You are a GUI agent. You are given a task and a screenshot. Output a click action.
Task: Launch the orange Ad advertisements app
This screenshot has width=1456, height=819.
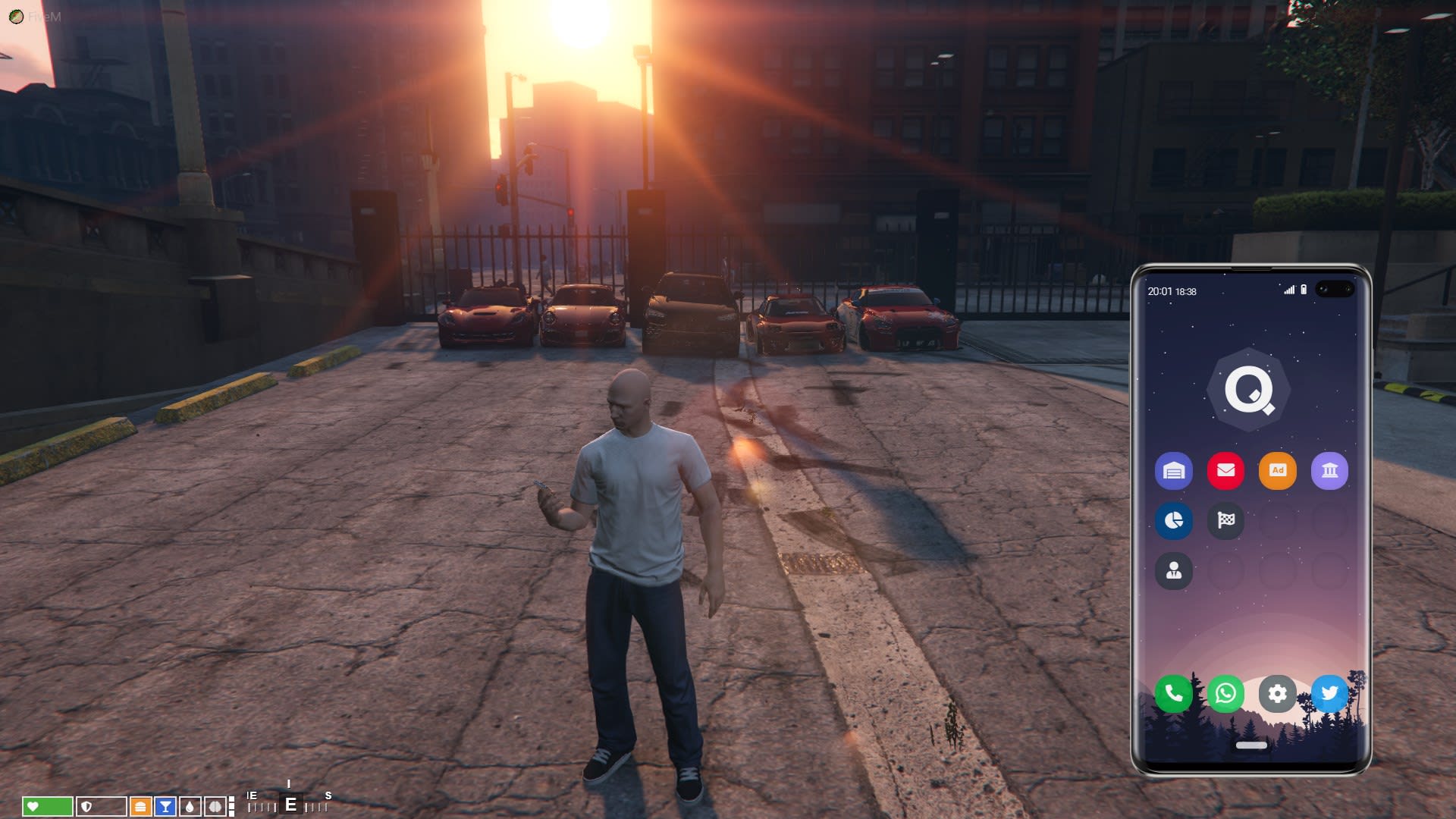[x=1277, y=471]
